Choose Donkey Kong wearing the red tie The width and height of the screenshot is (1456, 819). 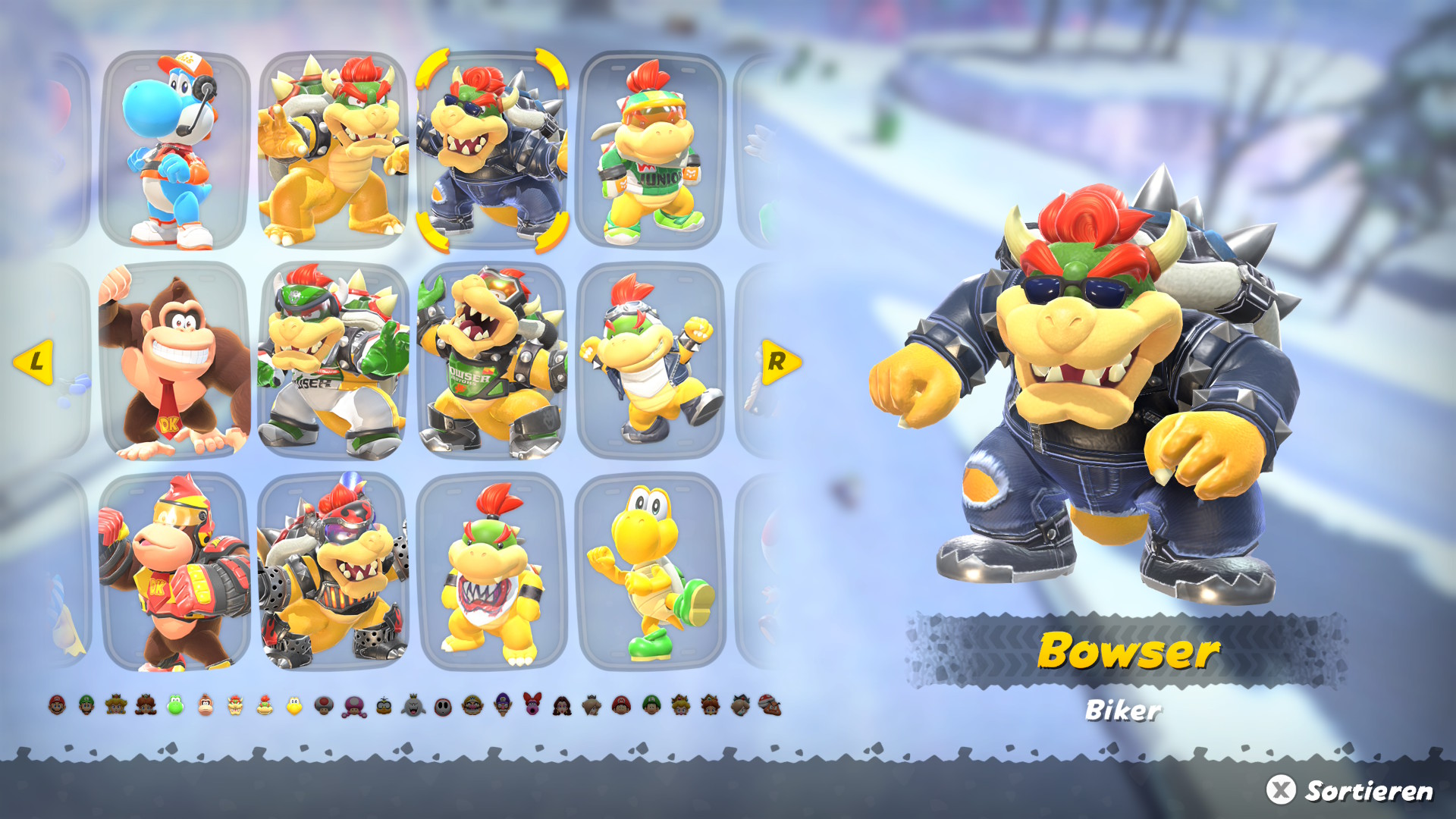coord(175,362)
